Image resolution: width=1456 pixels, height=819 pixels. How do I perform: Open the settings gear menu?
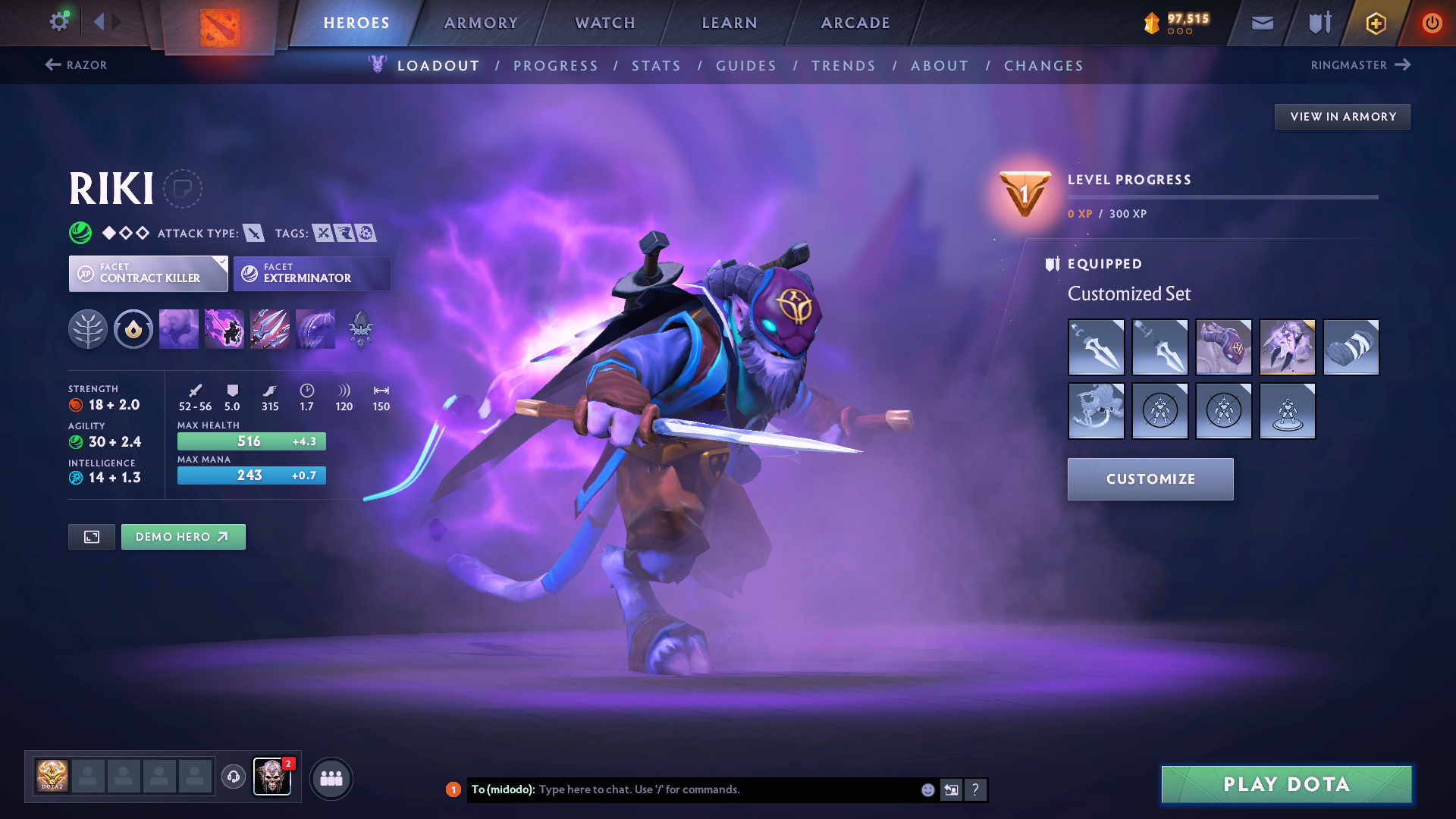tap(58, 22)
